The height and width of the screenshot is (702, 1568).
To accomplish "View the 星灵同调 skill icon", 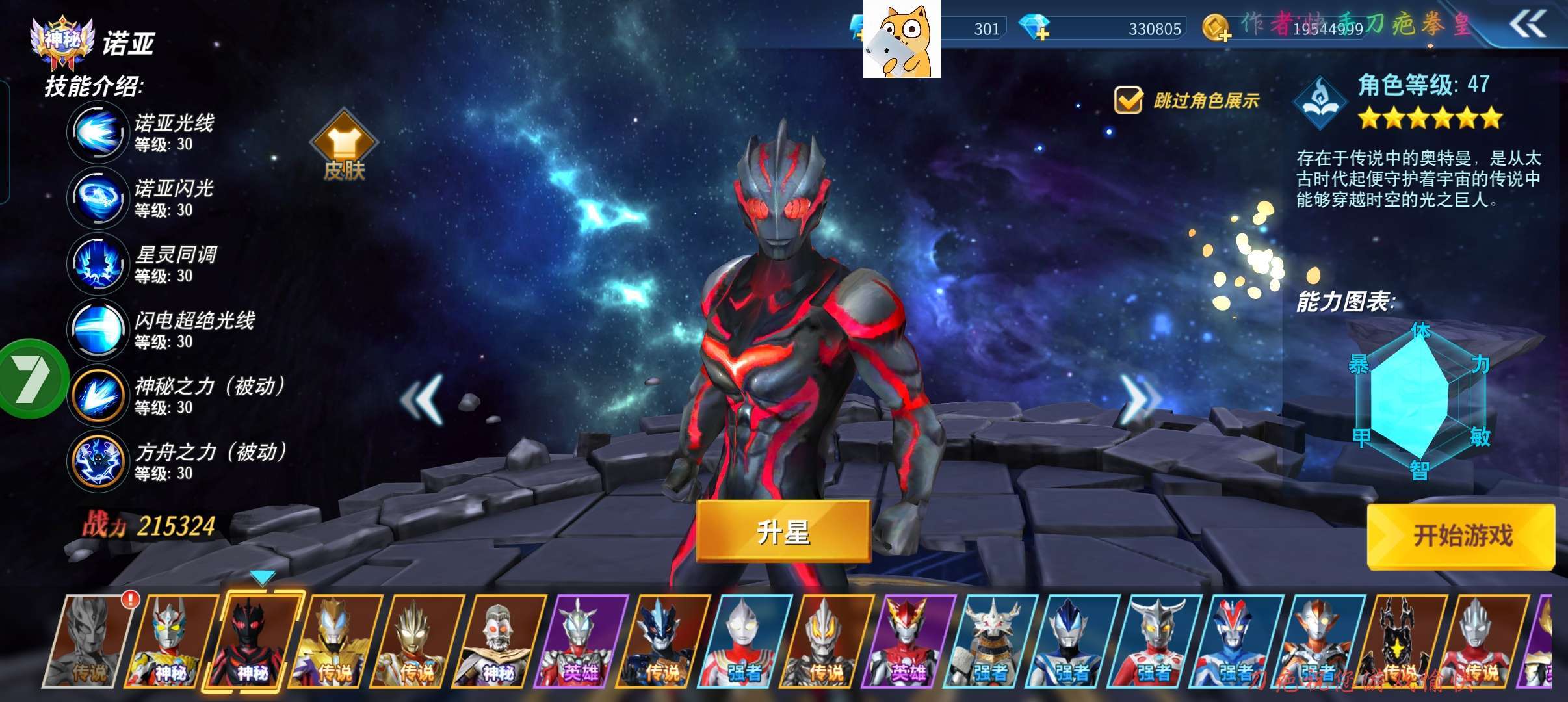I will (x=98, y=264).
